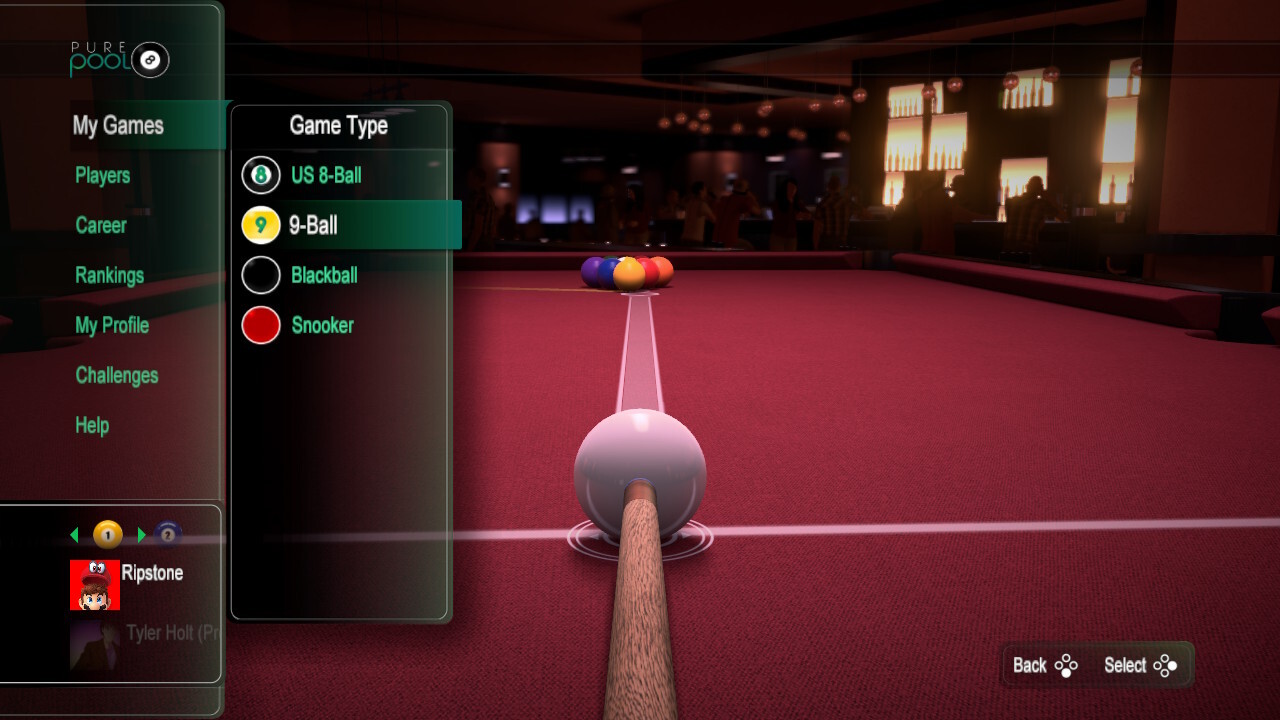Switch to Snooker game type
The height and width of the screenshot is (720, 1280).
click(321, 325)
